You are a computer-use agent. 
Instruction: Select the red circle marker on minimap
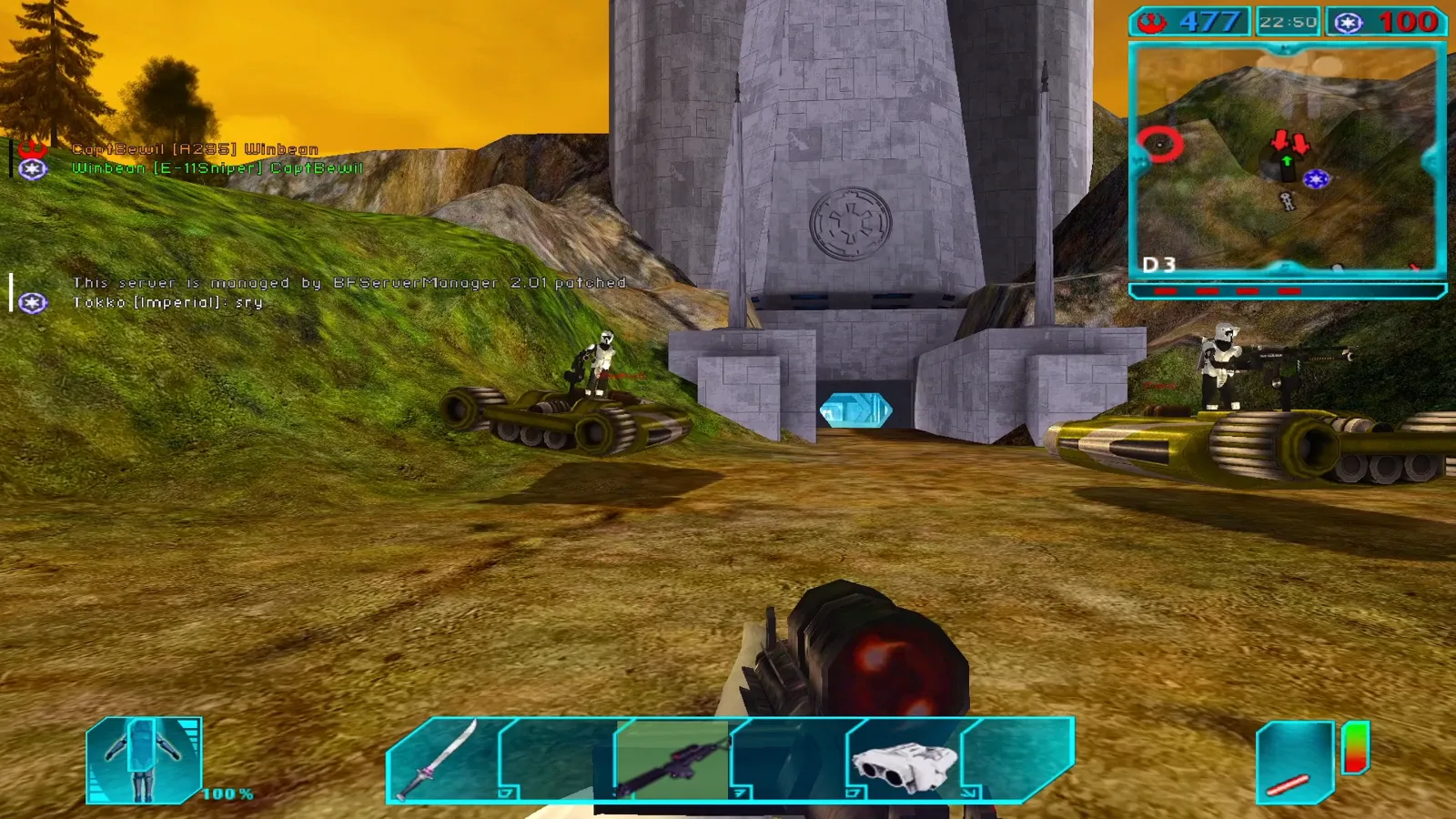[x=1159, y=144]
